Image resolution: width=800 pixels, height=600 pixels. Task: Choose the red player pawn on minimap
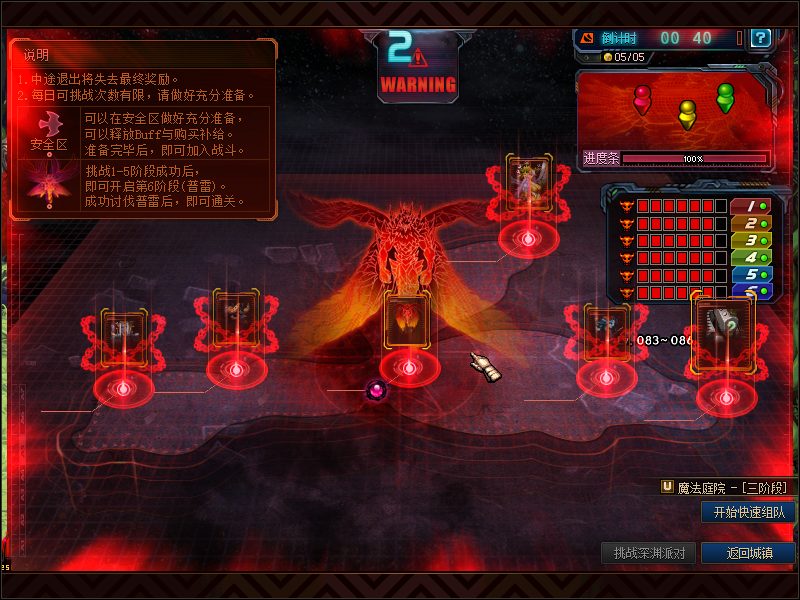pos(642,99)
